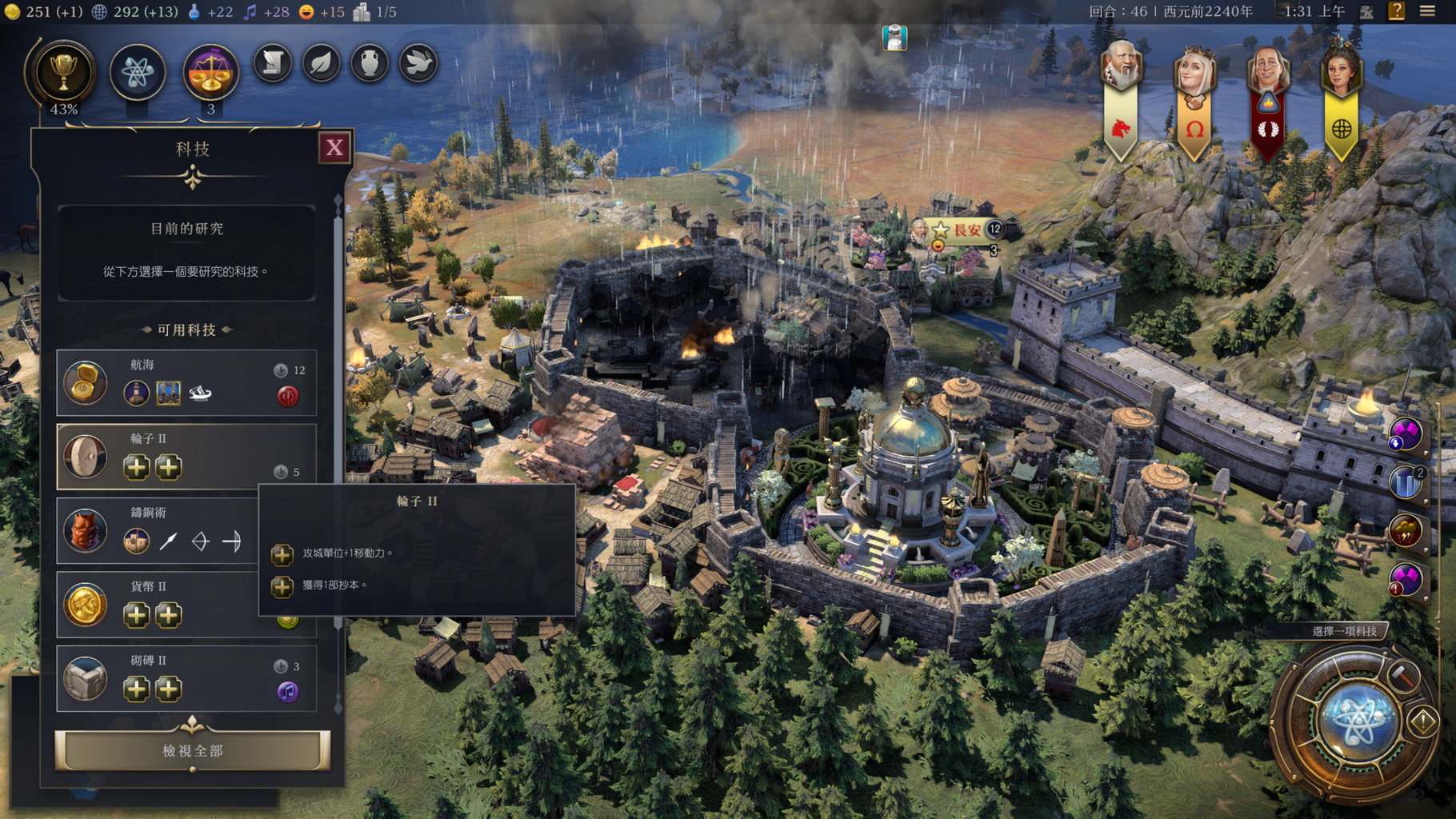Open the pottery vase icon in the top bar
1456x819 pixels.
tap(369, 63)
